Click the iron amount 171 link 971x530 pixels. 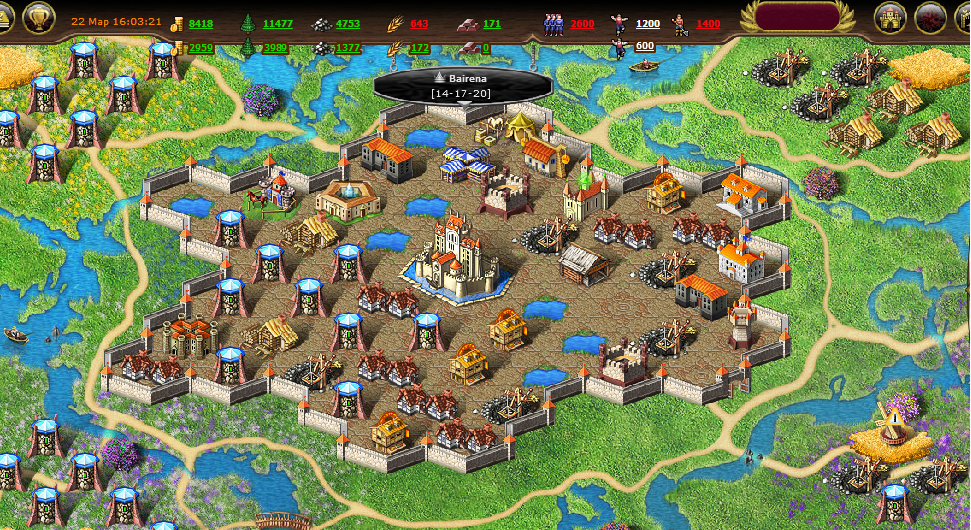tap(492, 24)
